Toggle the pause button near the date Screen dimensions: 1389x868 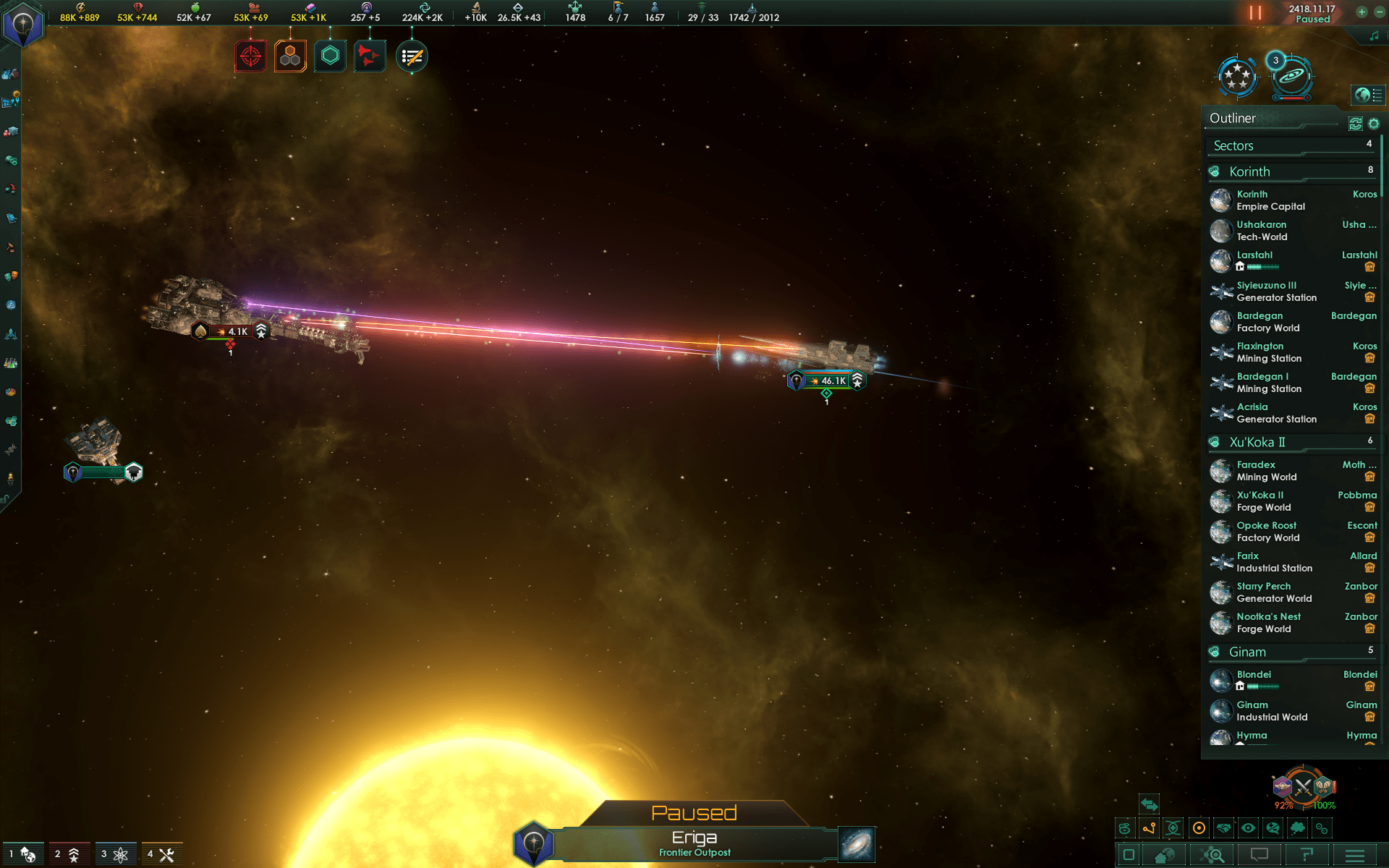[x=1254, y=13]
